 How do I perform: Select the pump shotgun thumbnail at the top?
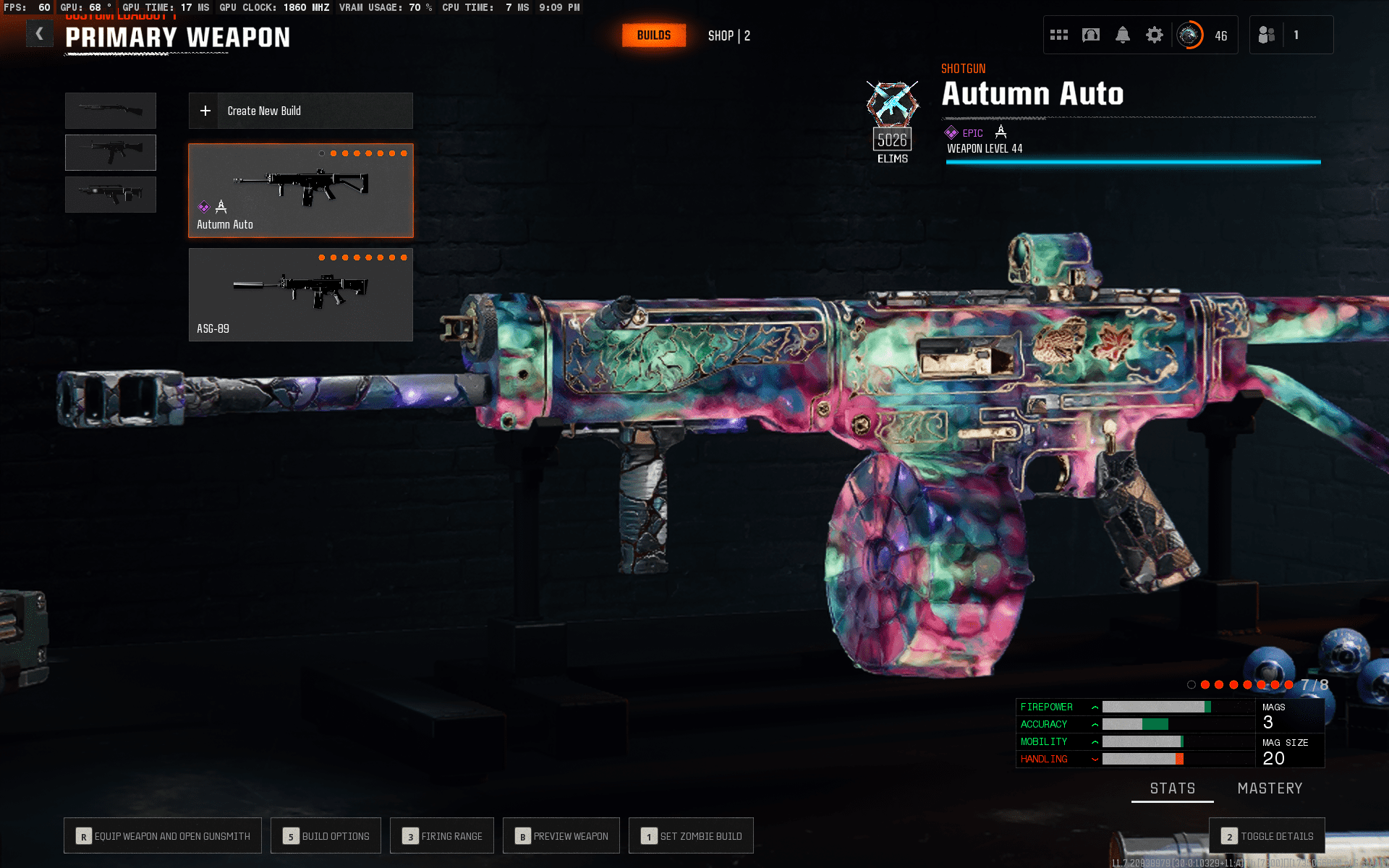point(111,110)
